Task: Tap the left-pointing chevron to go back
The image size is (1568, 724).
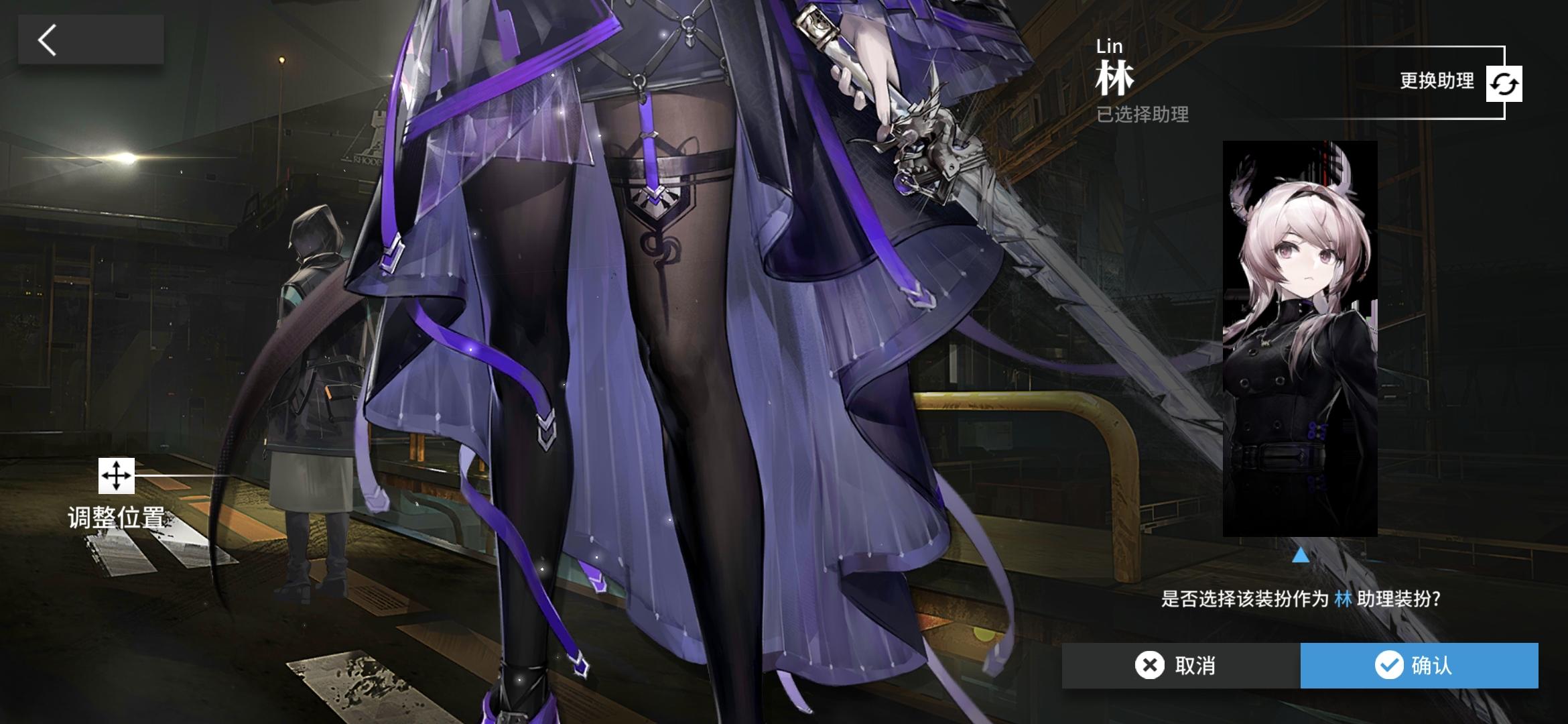Action: [x=46, y=40]
